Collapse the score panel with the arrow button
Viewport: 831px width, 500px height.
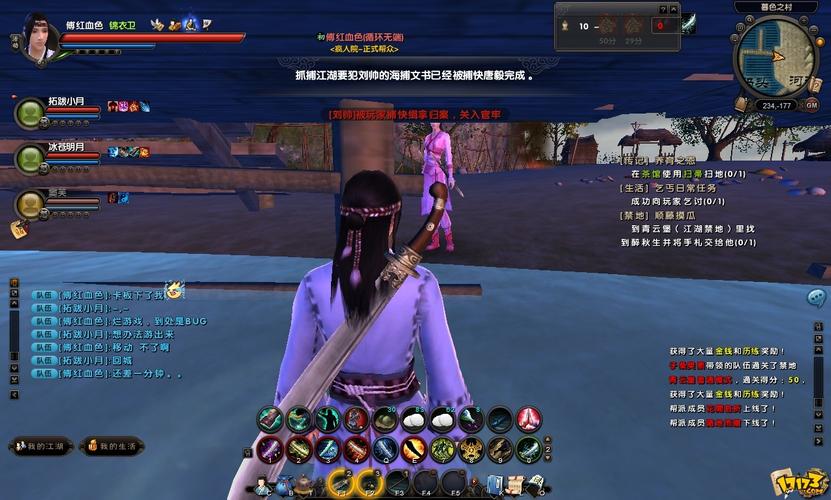point(673,8)
